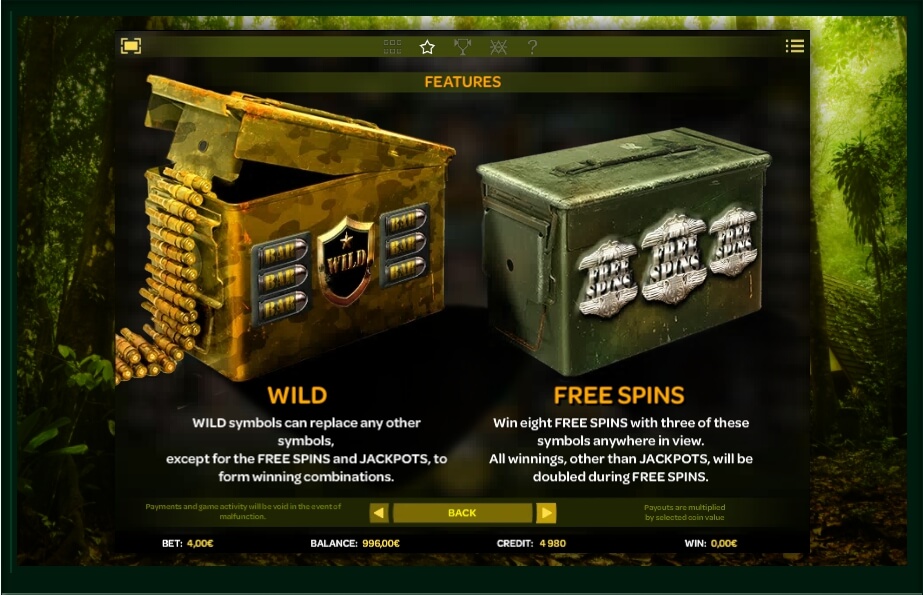Go to the previous info page arrow
Viewport: 923px width, 595px height.
pyautogui.click(x=379, y=513)
